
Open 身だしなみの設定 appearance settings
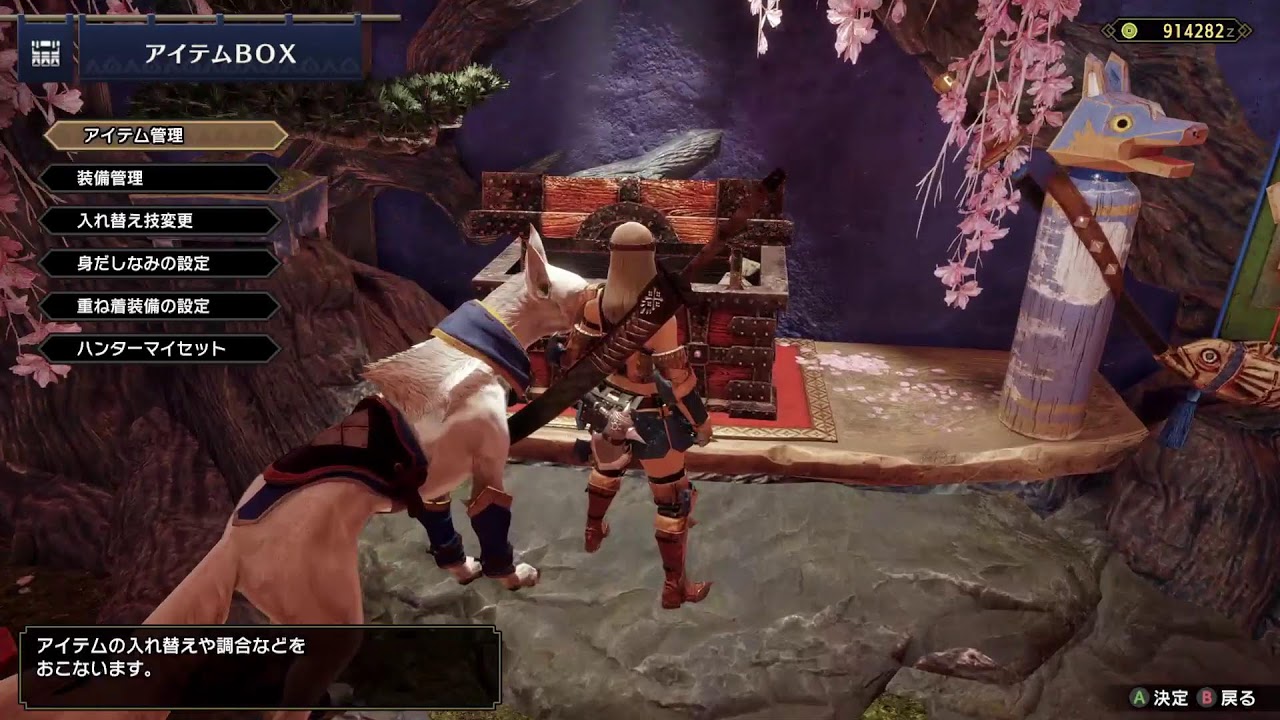point(160,264)
